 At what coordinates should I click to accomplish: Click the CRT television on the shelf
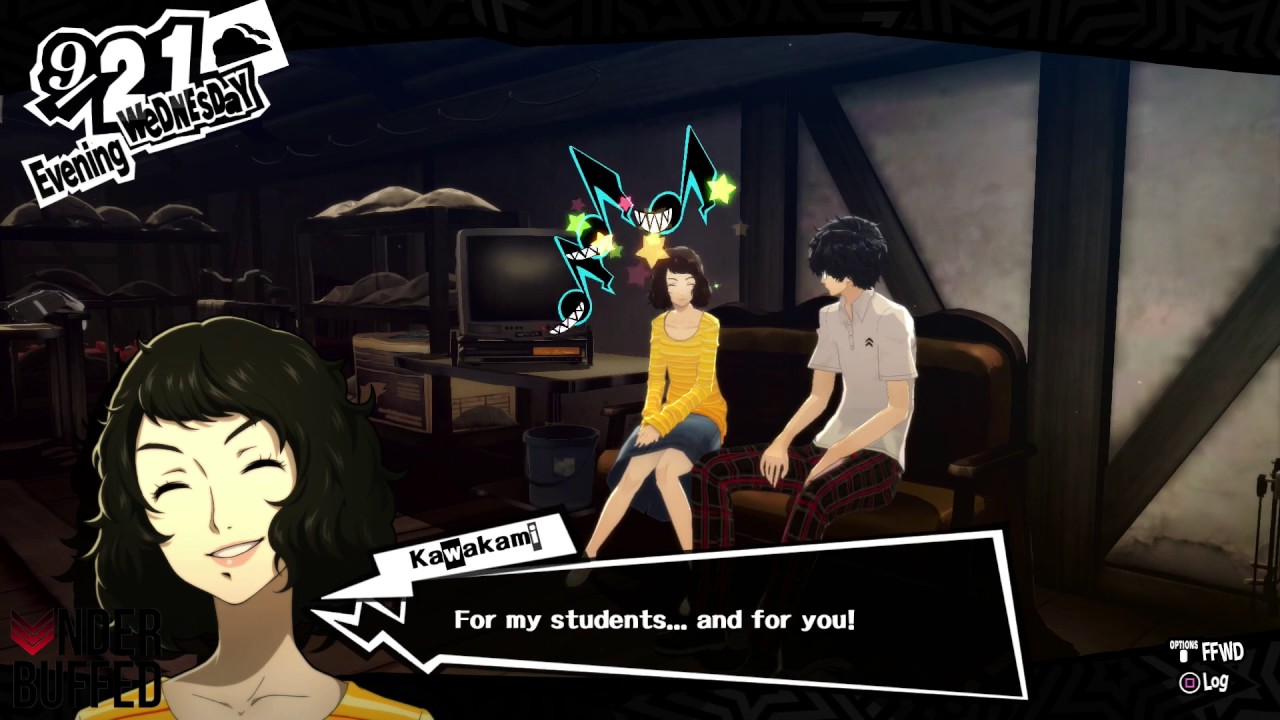point(505,280)
